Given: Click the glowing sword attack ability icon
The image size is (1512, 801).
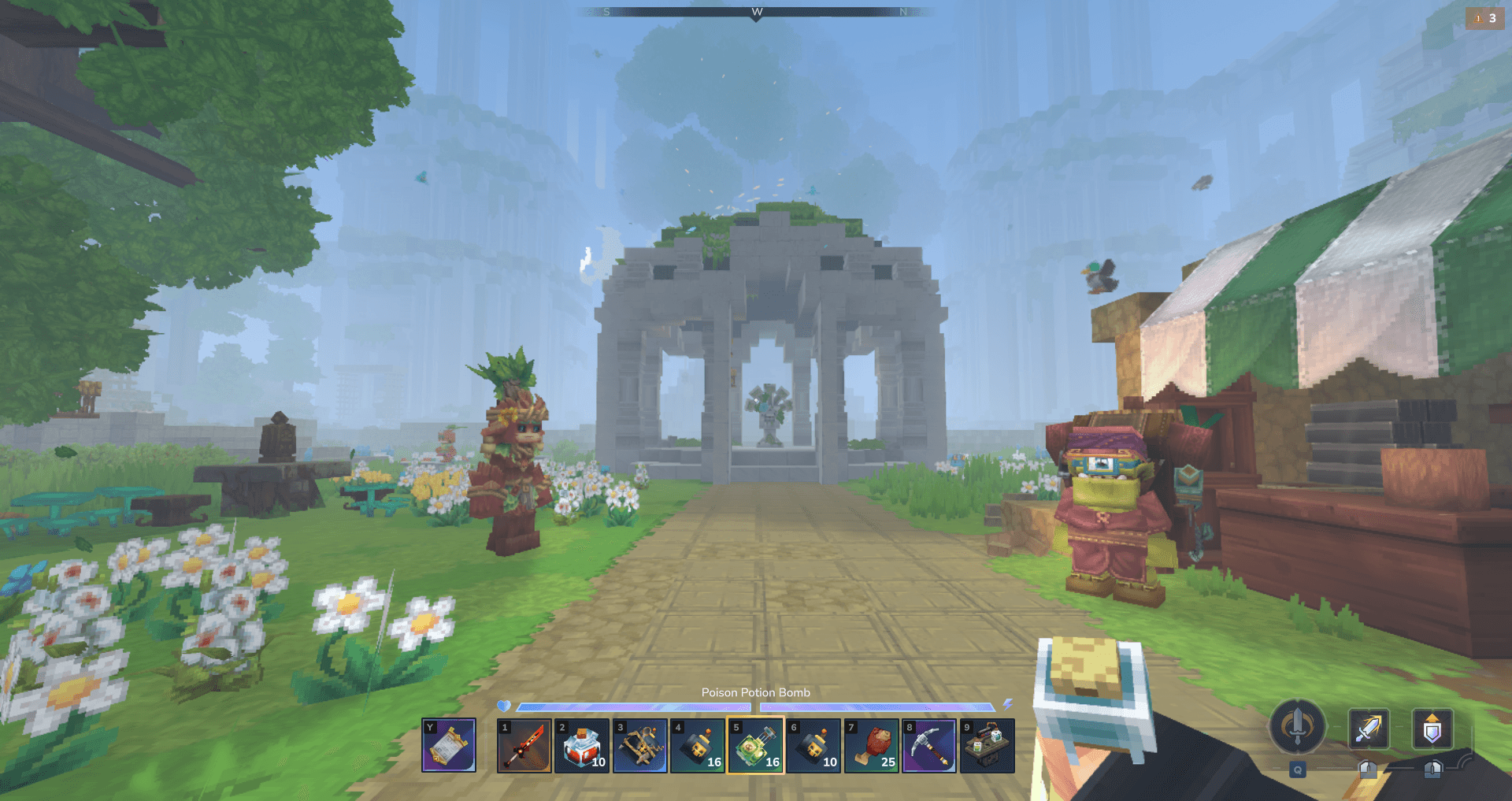Looking at the screenshot, I should pyautogui.click(x=1369, y=729).
